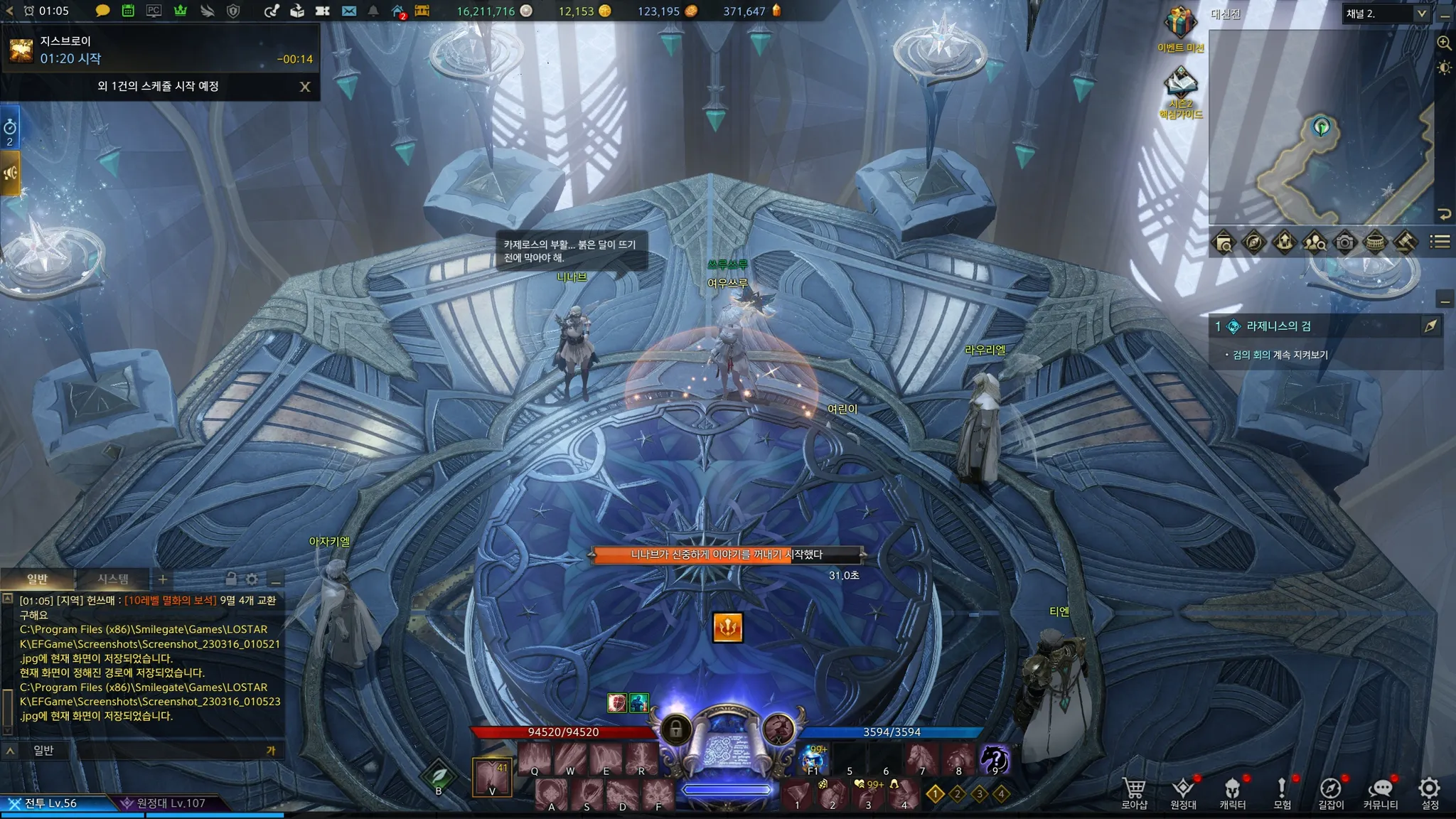Open the green calendar icon in top bar
The image size is (1456, 819).
click(x=128, y=11)
